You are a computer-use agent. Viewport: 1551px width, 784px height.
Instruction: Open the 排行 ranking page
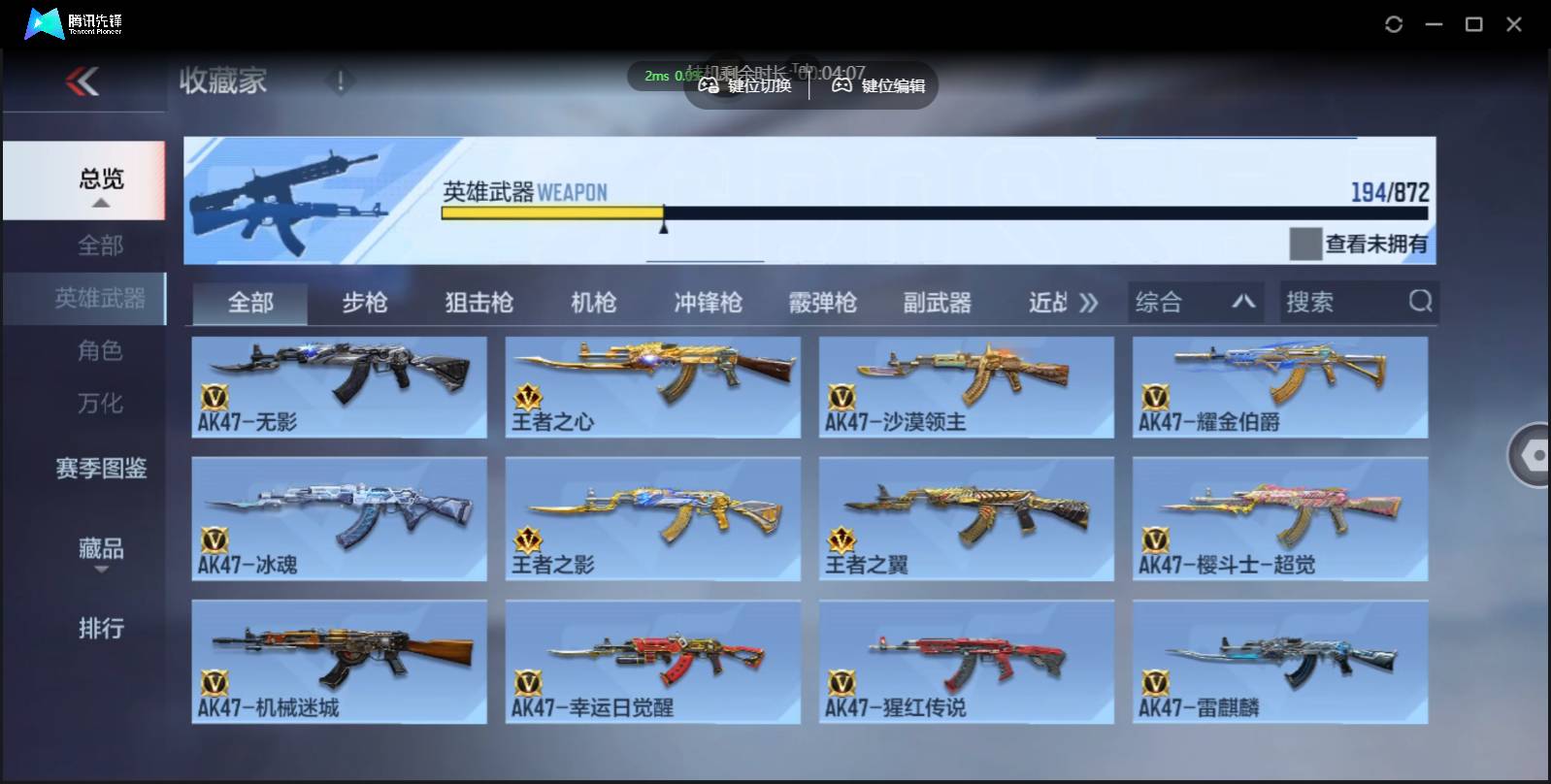click(100, 629)
